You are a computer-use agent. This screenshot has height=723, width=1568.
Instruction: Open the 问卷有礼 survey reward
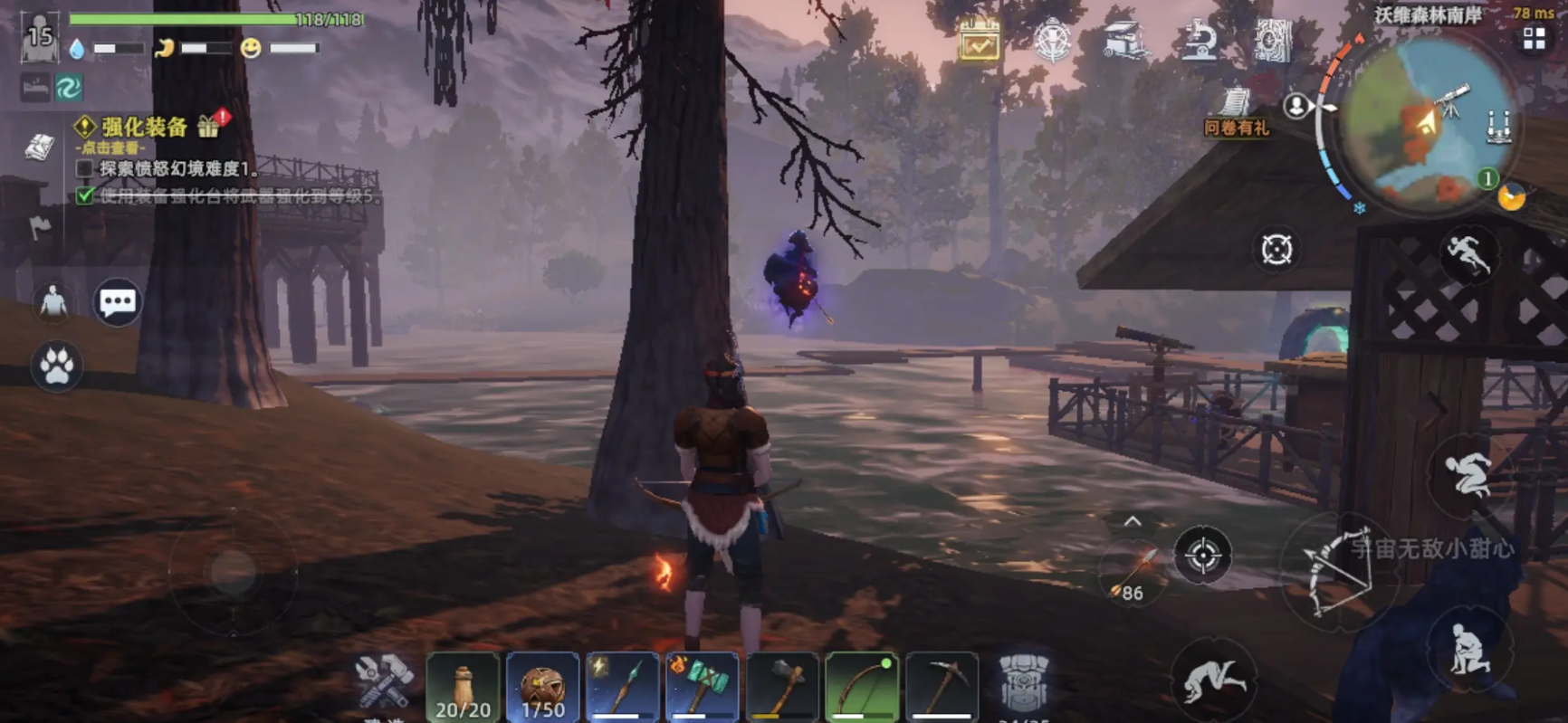pos(1236,111)
